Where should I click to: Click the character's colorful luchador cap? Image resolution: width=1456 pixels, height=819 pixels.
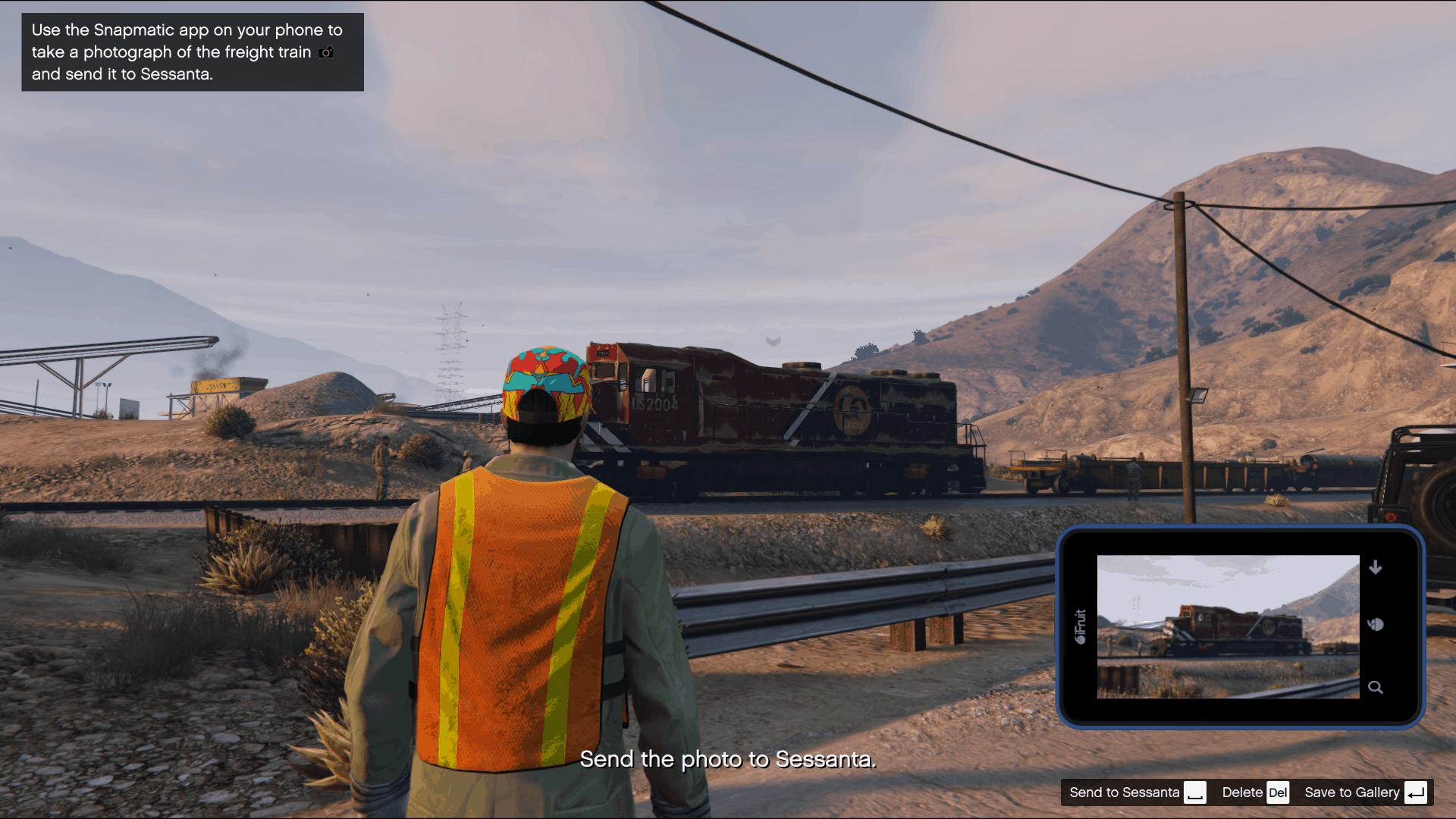click(544, 383)
